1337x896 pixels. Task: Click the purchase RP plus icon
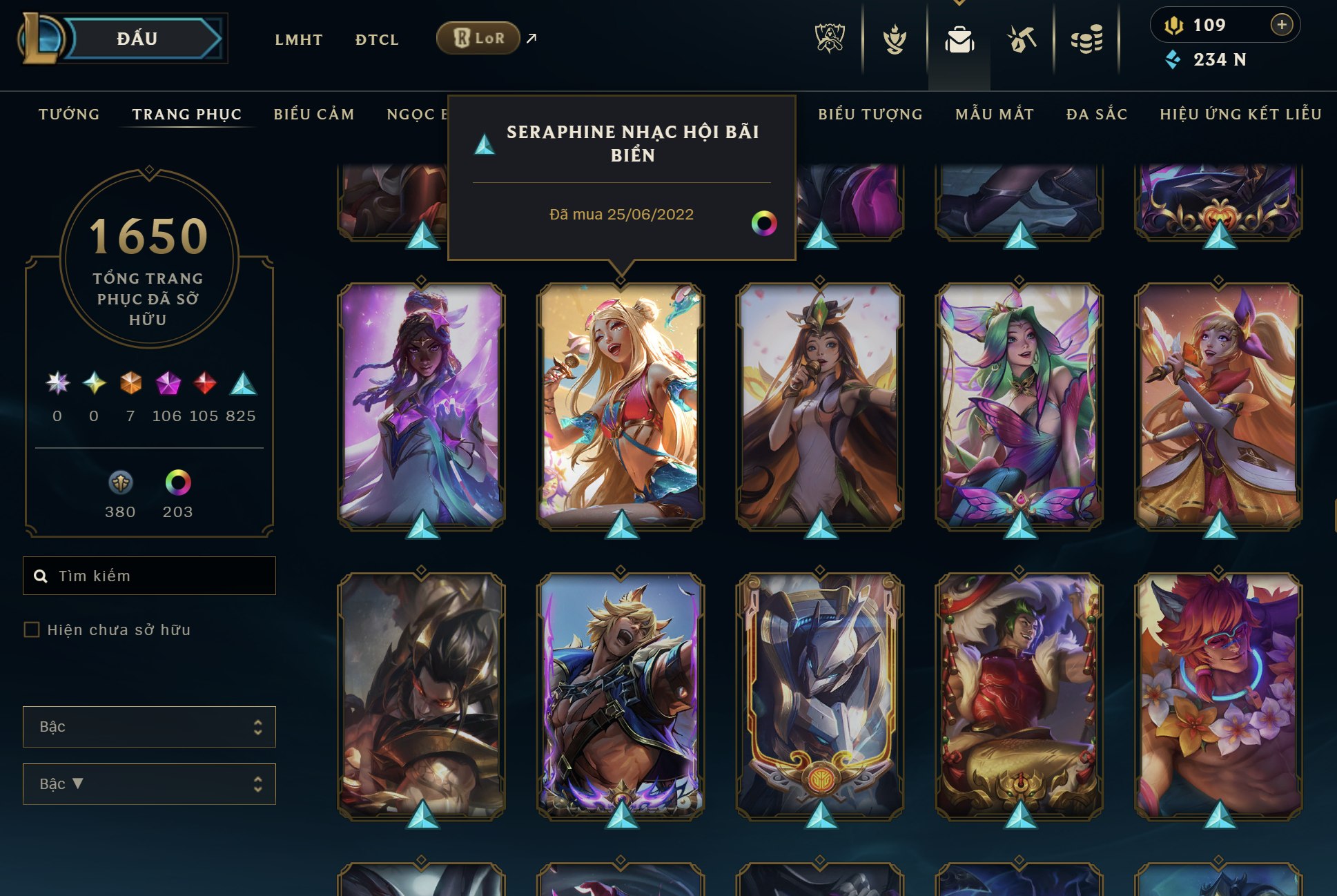1282,26
